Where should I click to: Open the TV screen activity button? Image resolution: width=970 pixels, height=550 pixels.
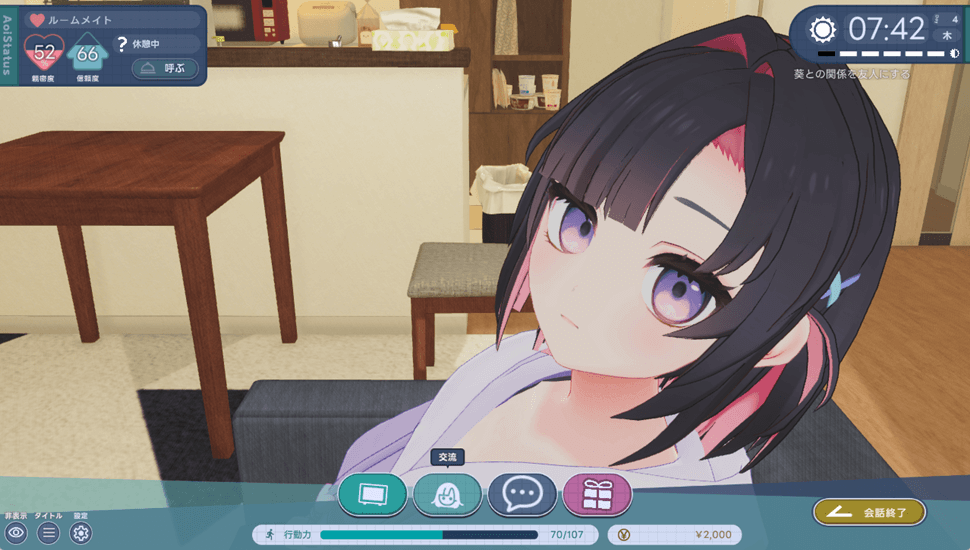(x=372, y=494)
